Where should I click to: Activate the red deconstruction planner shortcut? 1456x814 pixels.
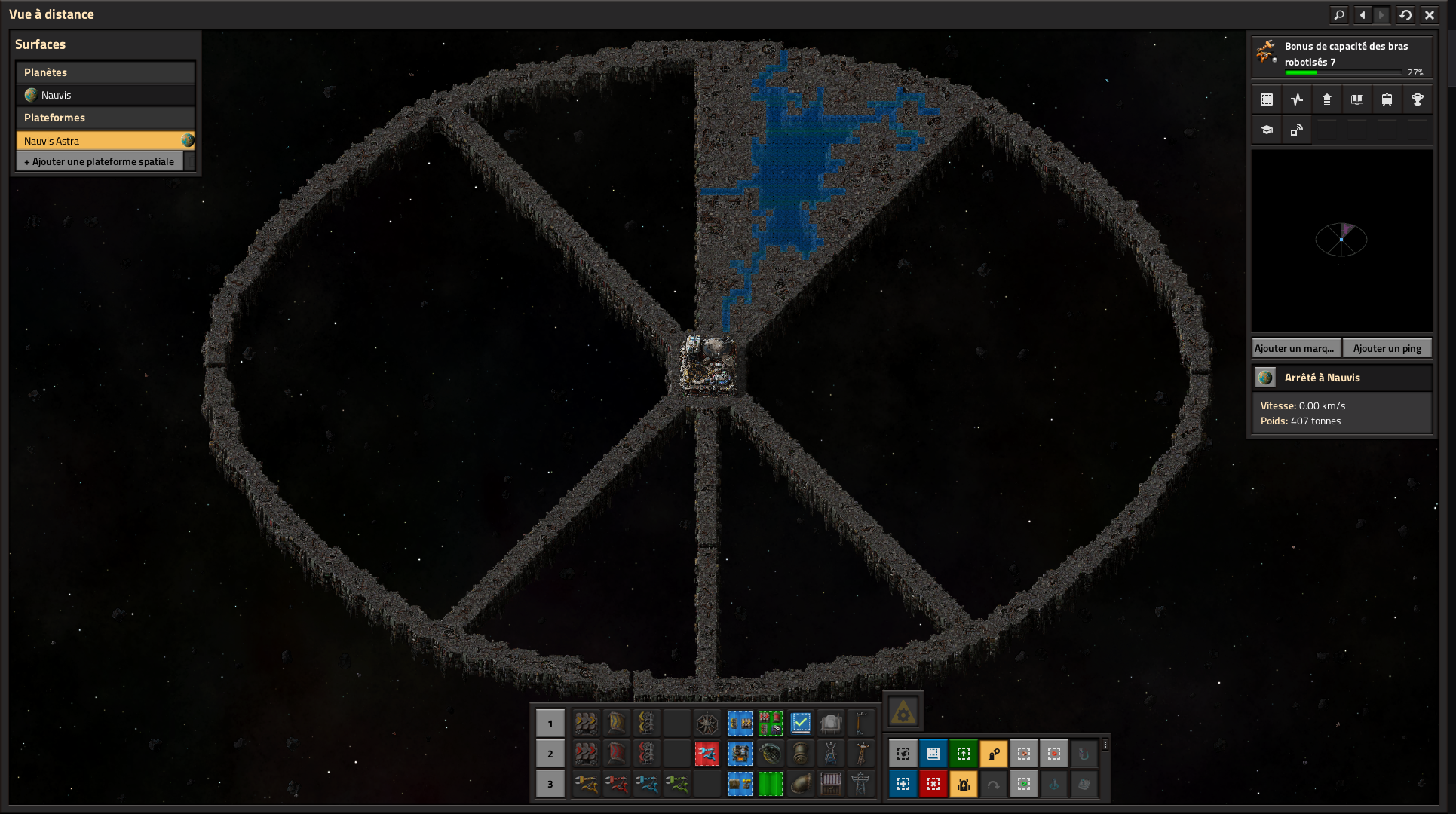click(933, 784)
